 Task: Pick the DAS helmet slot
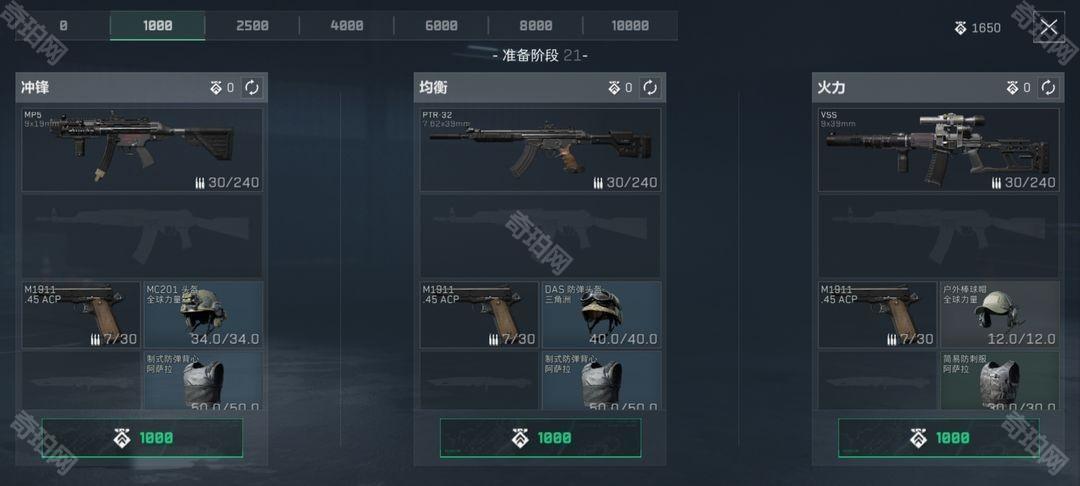click(x=601, y=314)
